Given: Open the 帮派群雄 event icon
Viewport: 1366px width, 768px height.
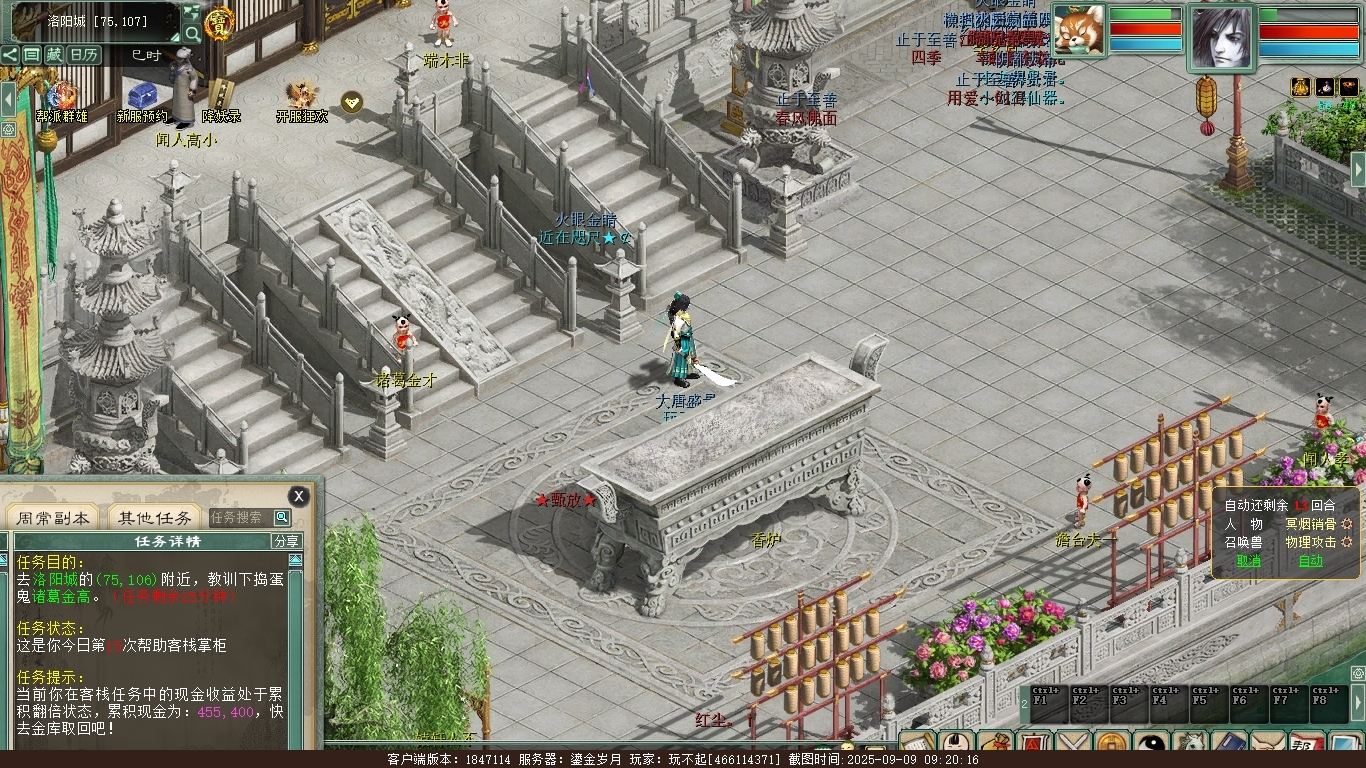Looking at the screenshot, I should tap(62, 97).
